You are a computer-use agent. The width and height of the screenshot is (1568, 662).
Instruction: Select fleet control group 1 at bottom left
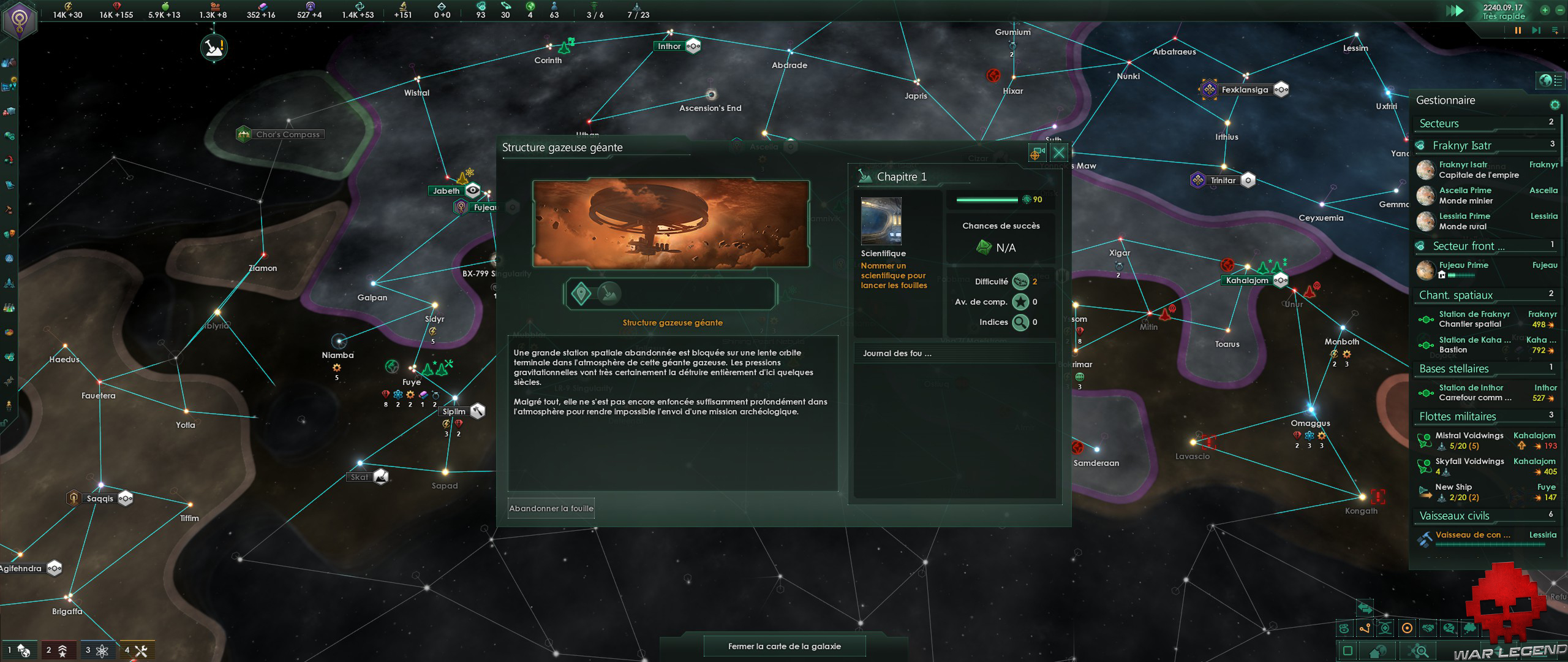20,650
